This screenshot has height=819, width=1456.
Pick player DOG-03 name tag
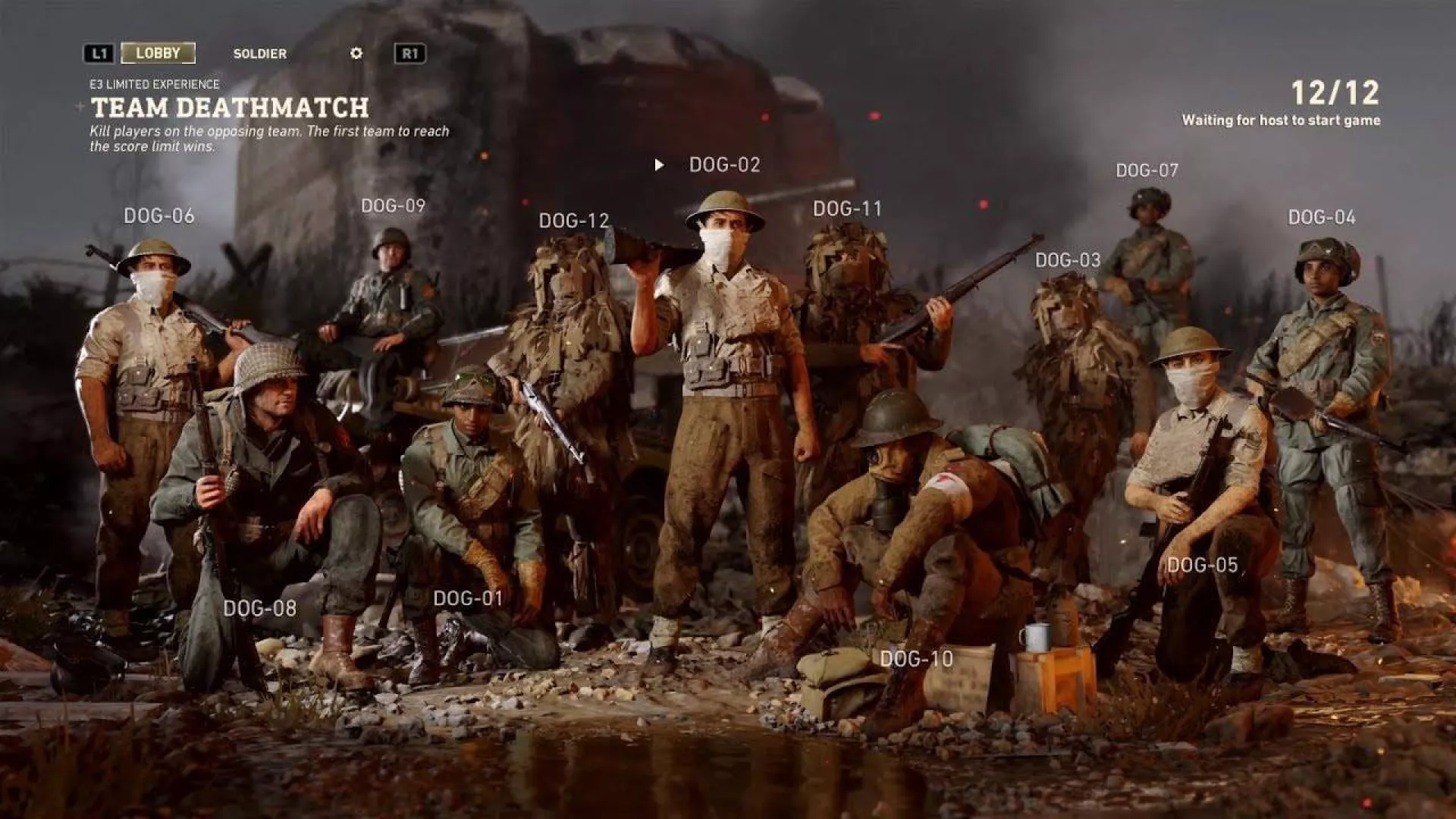point(1068,260)
